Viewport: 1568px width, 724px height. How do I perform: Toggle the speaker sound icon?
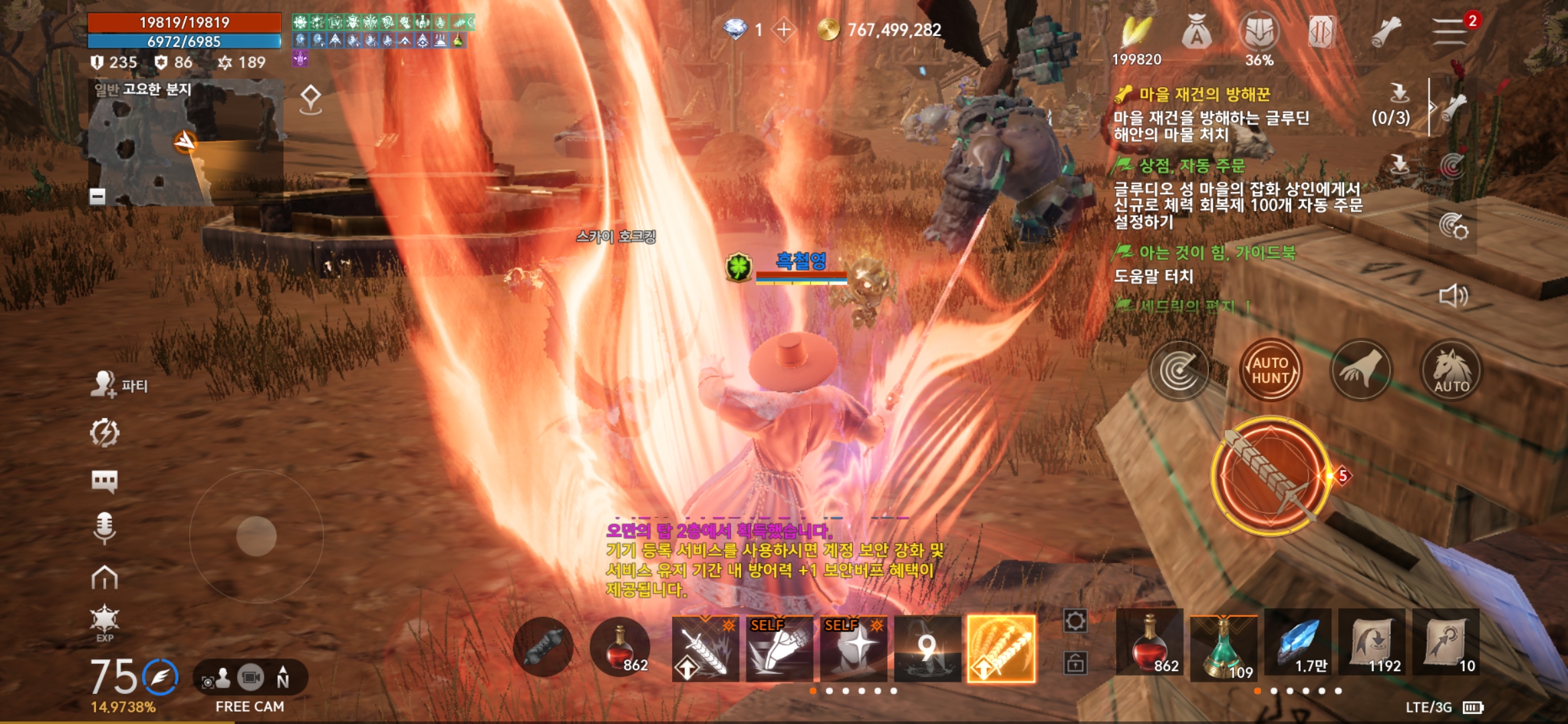click(x=1453, y=296)
